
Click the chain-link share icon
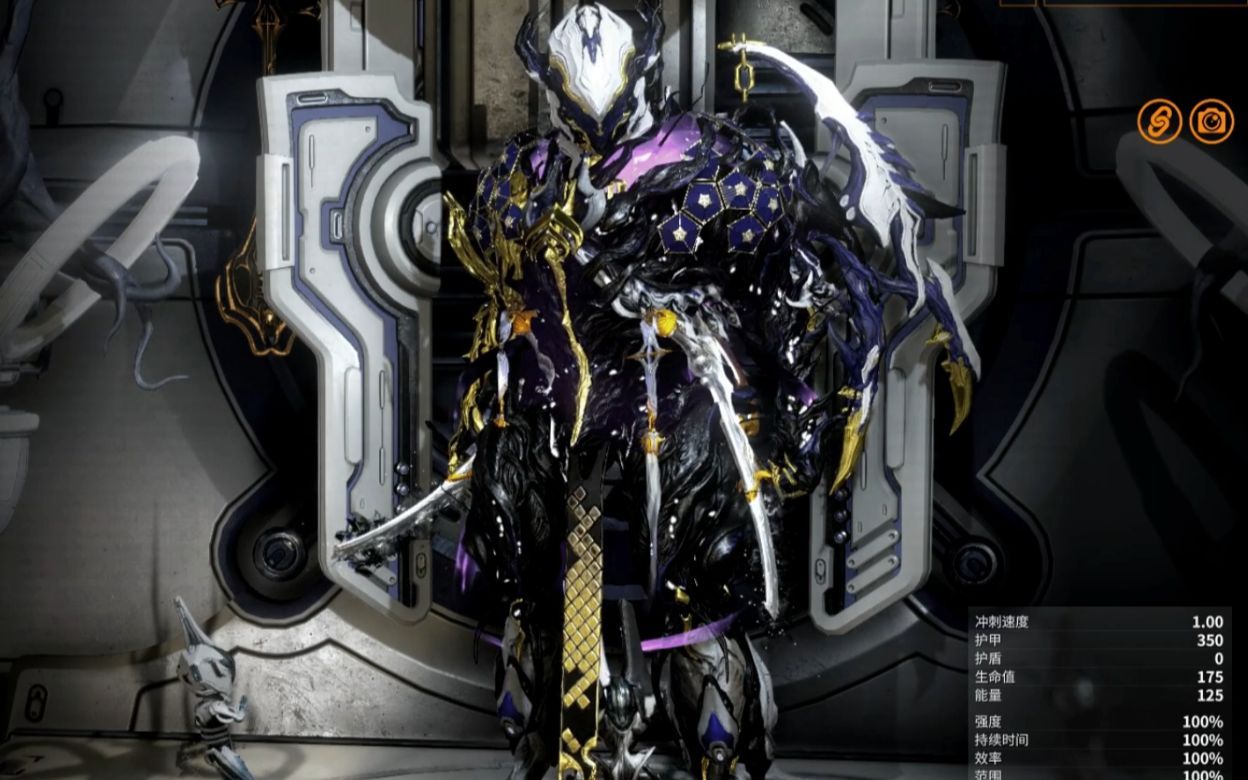[x=1159, y=122]
